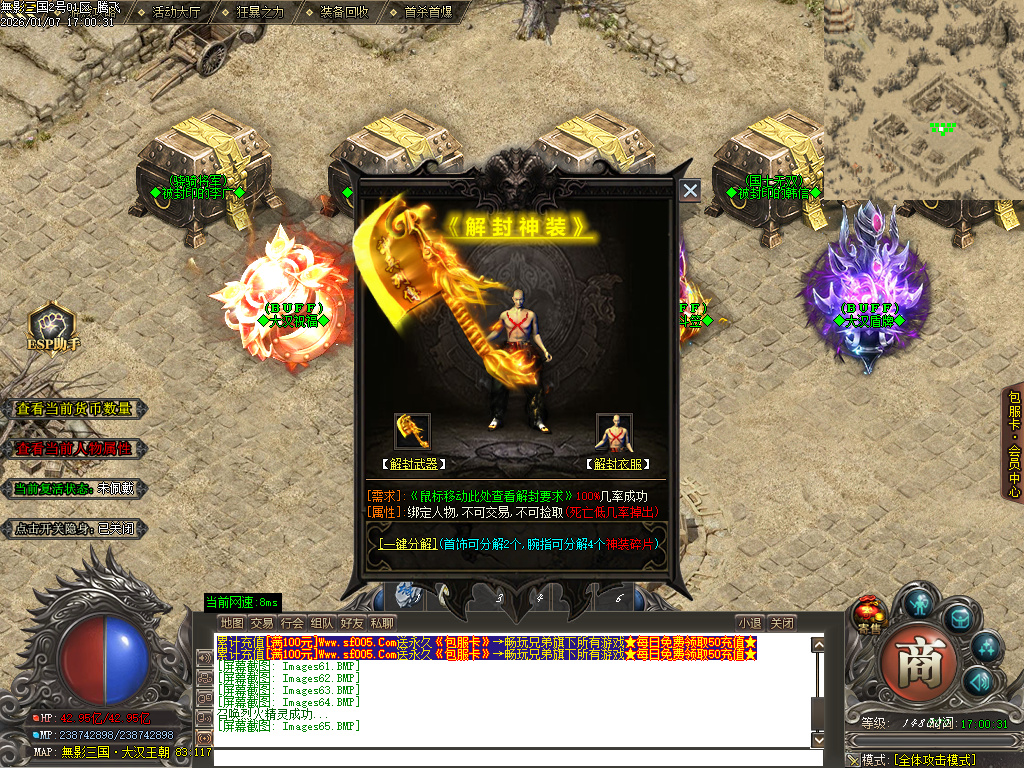
Task: Switch to the 交易 chat tab
Action: [x=262, y=623]
